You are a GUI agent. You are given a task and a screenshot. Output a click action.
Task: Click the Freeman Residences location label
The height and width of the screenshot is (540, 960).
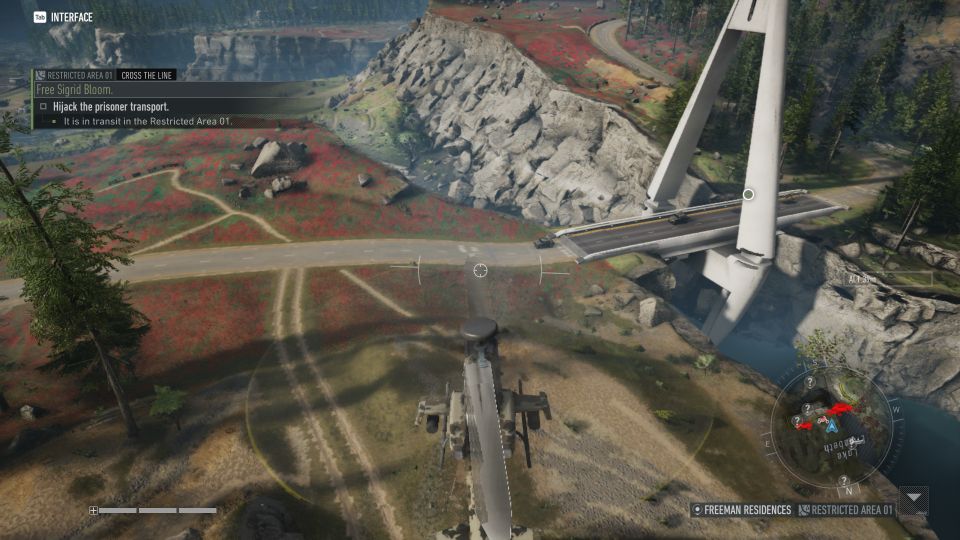746,510
